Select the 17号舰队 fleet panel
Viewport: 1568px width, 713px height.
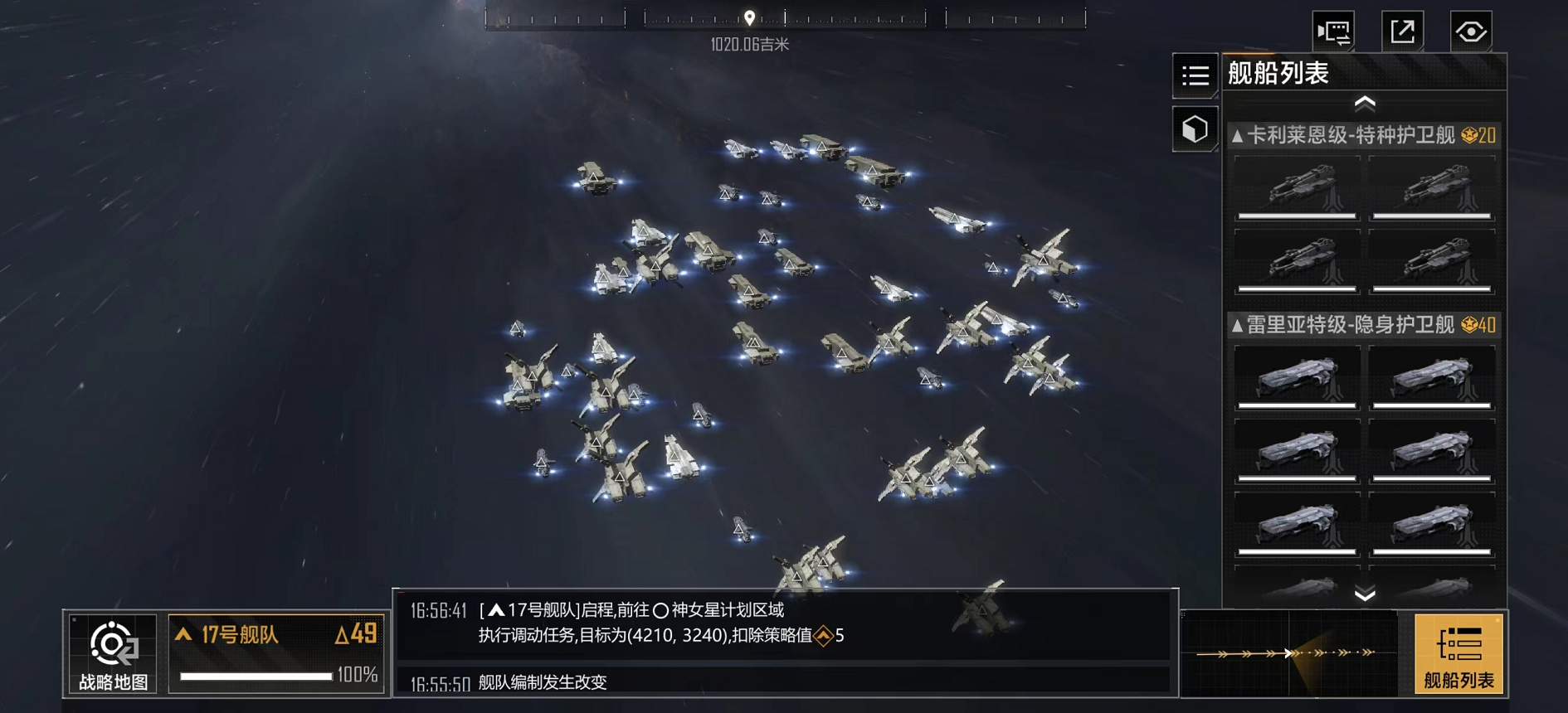click(276, 653)
